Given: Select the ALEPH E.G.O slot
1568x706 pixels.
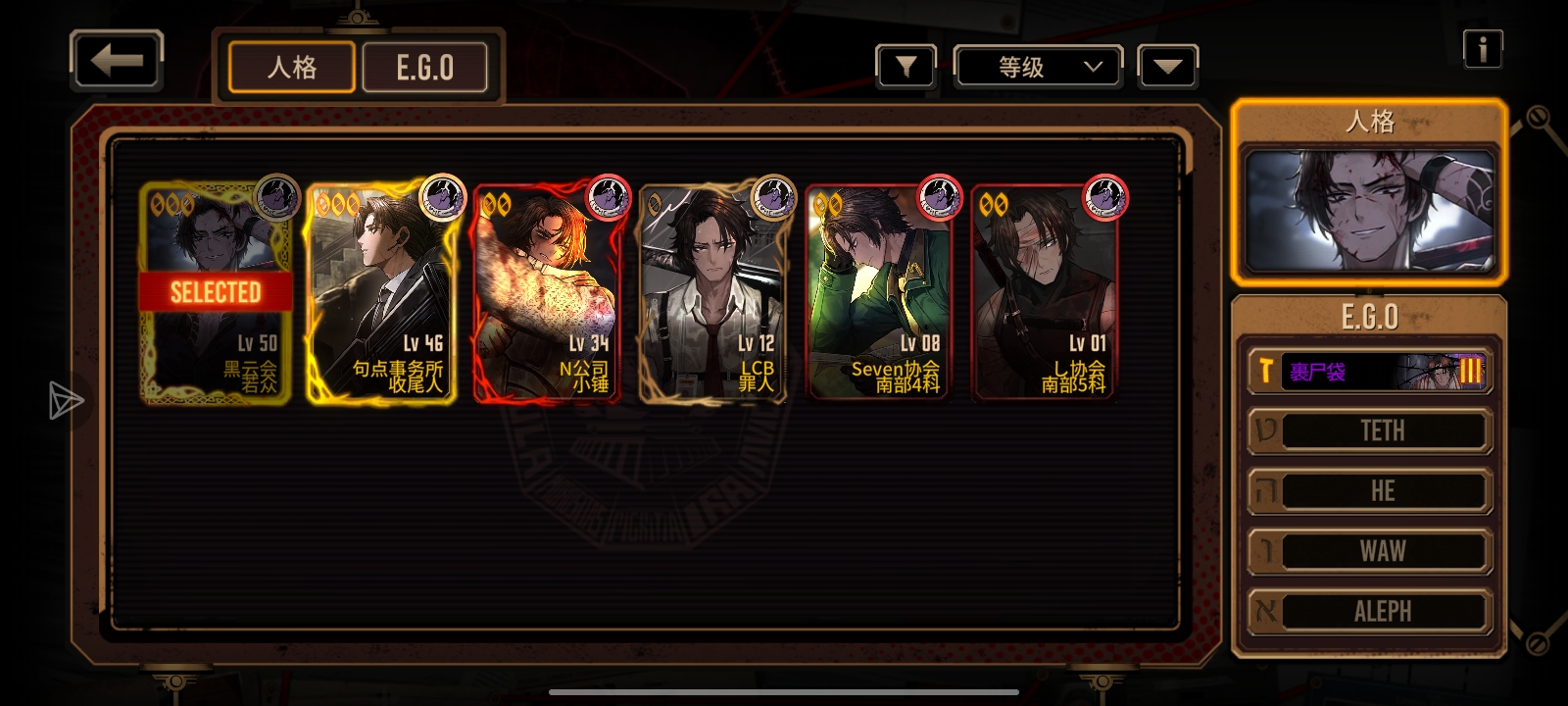Looking at the screenshot, I should (1369, 612).
